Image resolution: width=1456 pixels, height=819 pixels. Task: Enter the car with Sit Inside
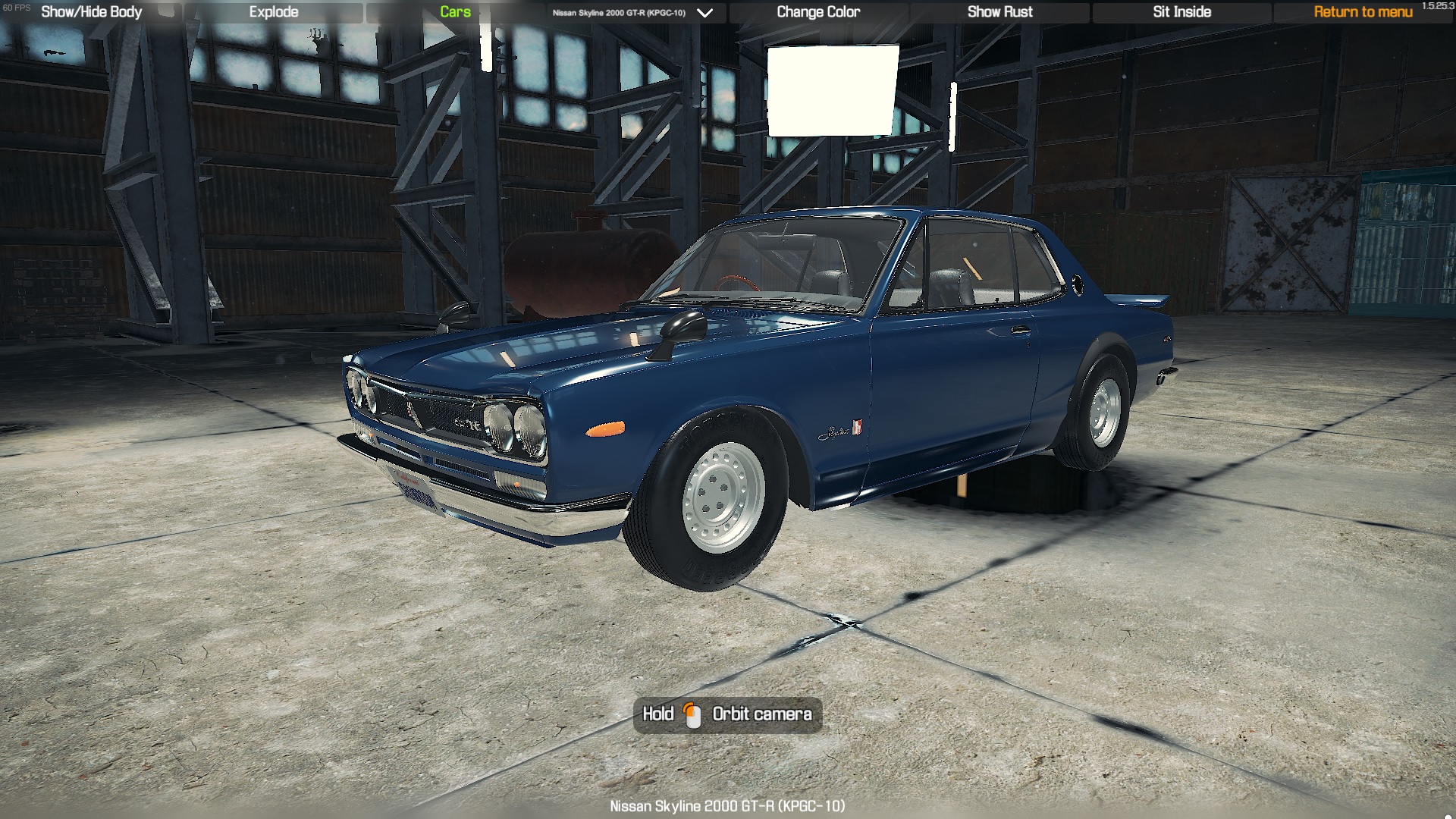pyautogui.click(x=1181, y=12)
